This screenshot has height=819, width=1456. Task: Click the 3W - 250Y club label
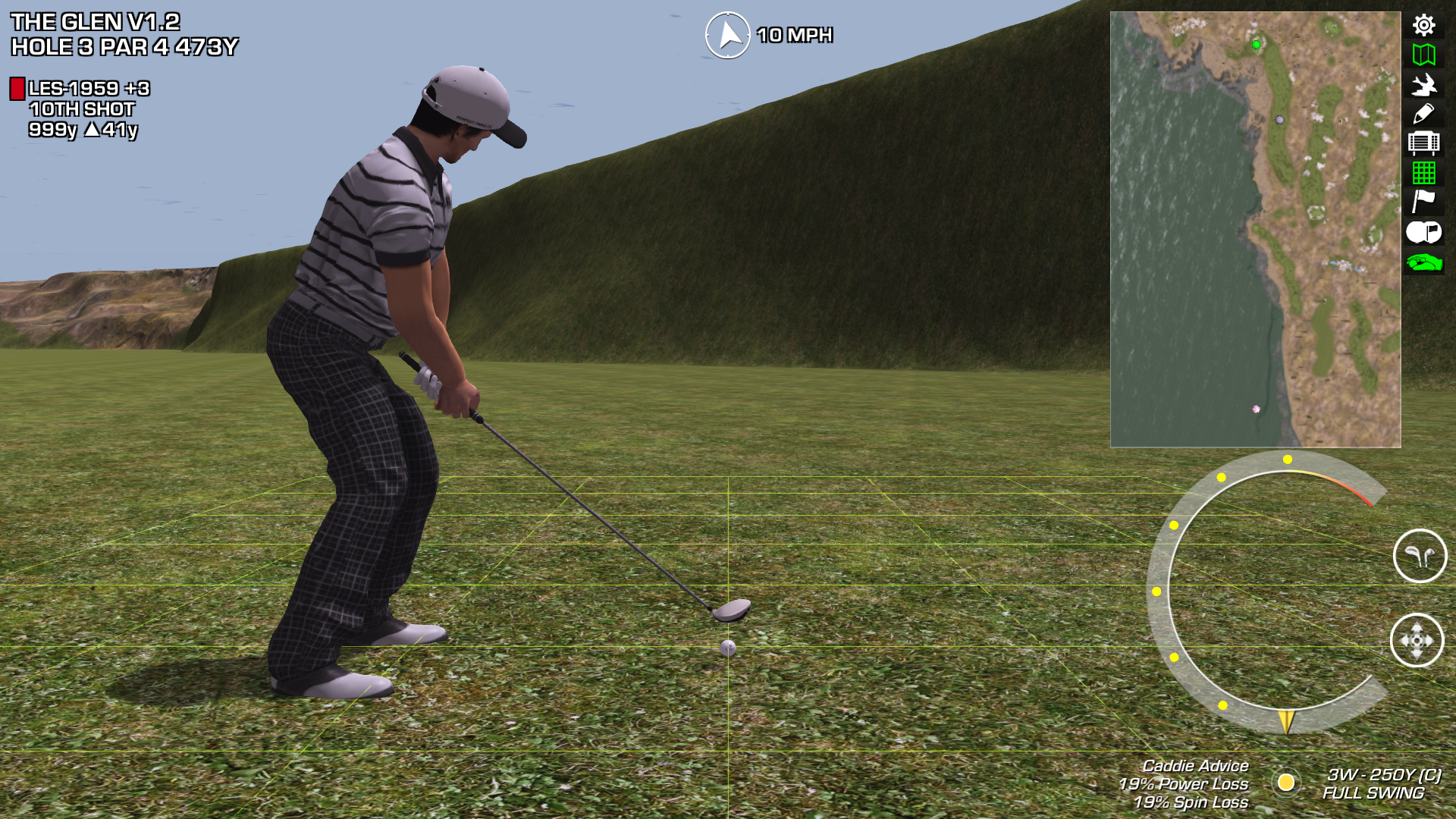click(x=1382, y=775)
